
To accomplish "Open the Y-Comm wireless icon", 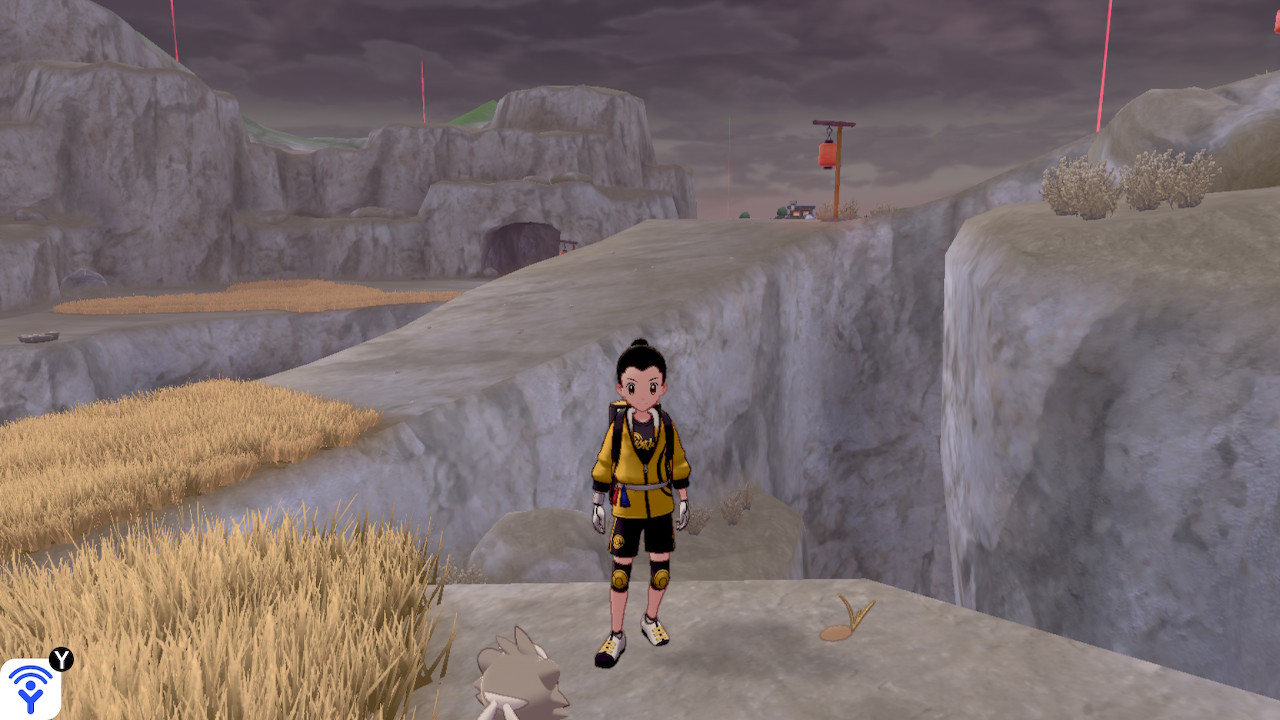I will 30,688.
